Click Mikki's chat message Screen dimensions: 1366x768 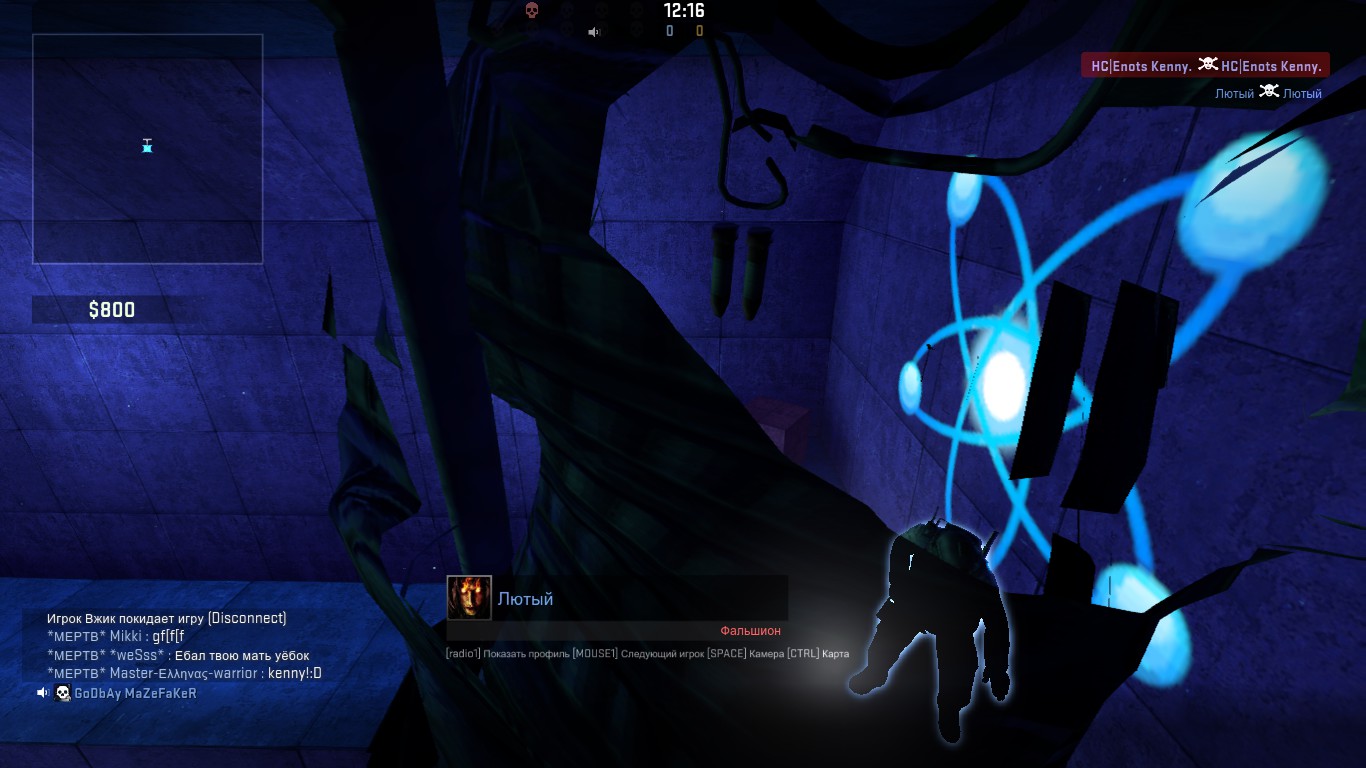coord(116,636)
